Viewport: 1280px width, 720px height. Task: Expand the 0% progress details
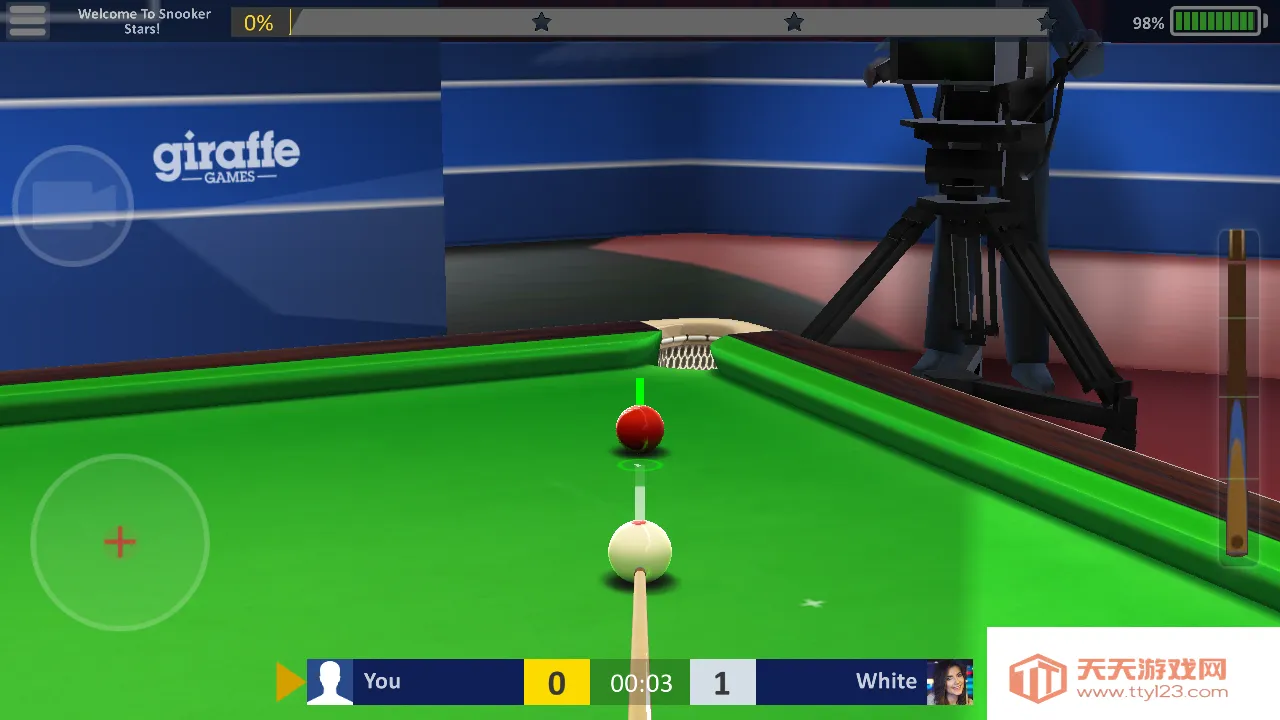coord(258,22)
